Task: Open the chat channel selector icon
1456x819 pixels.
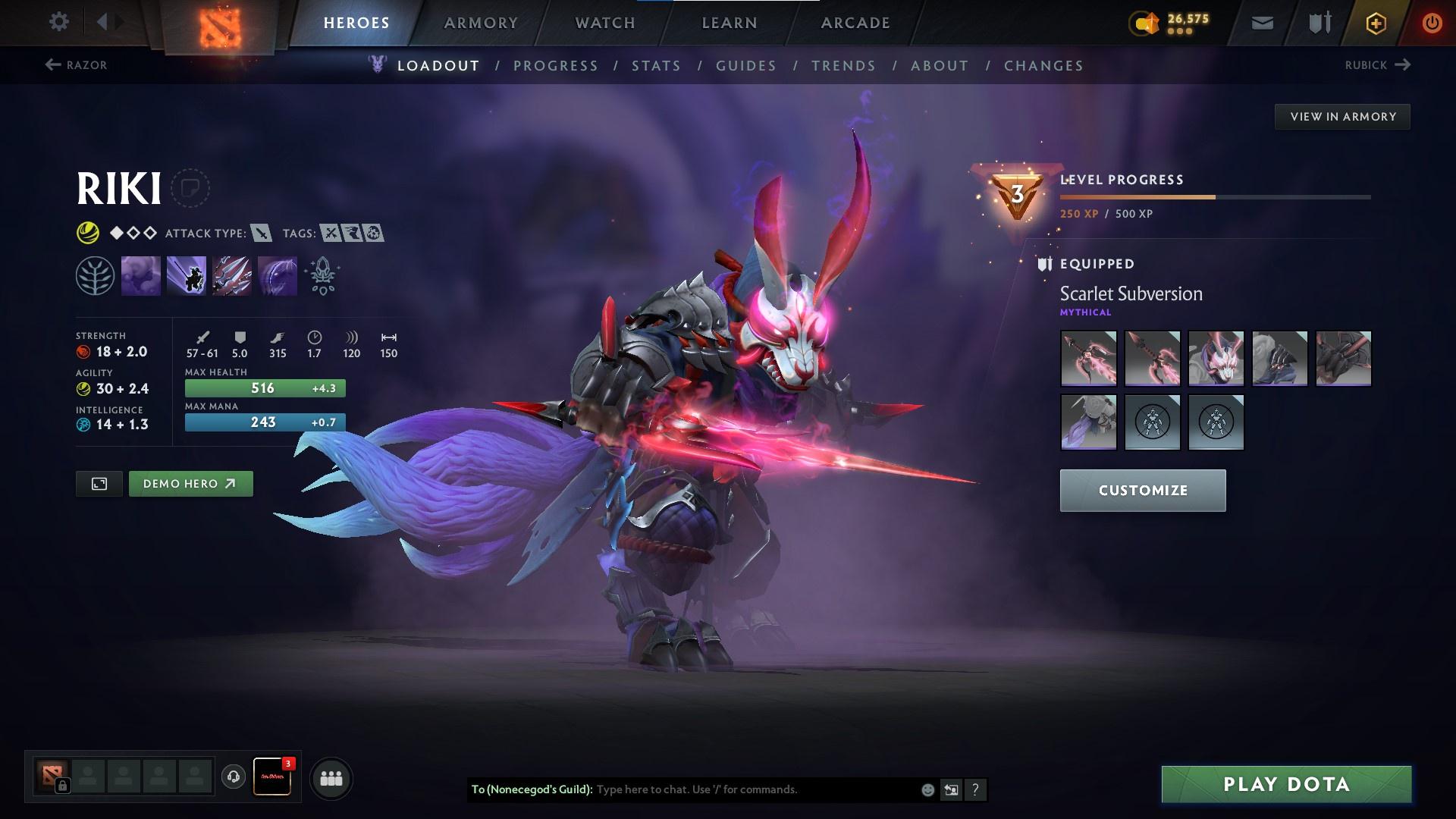Action: [x=951, y=789]
